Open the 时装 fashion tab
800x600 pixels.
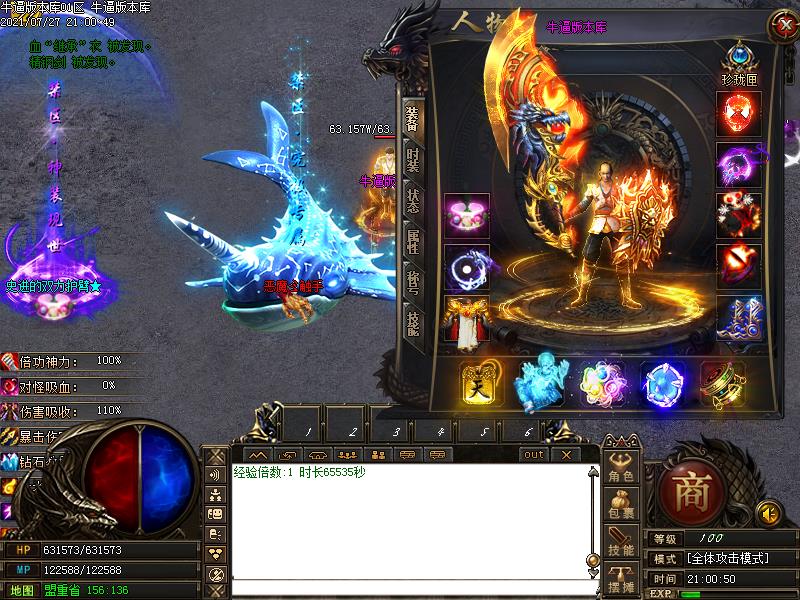pos(412,160)
